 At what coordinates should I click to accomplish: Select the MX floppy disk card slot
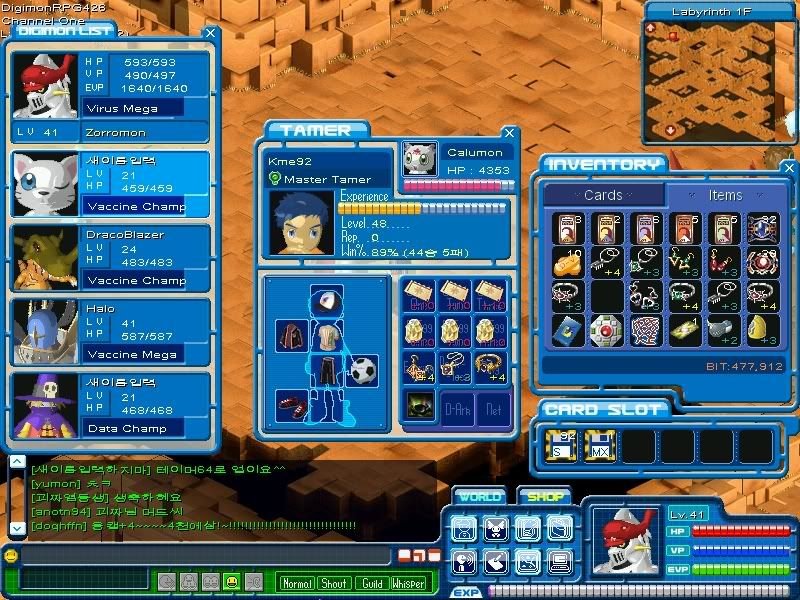[x=600, y=444]
